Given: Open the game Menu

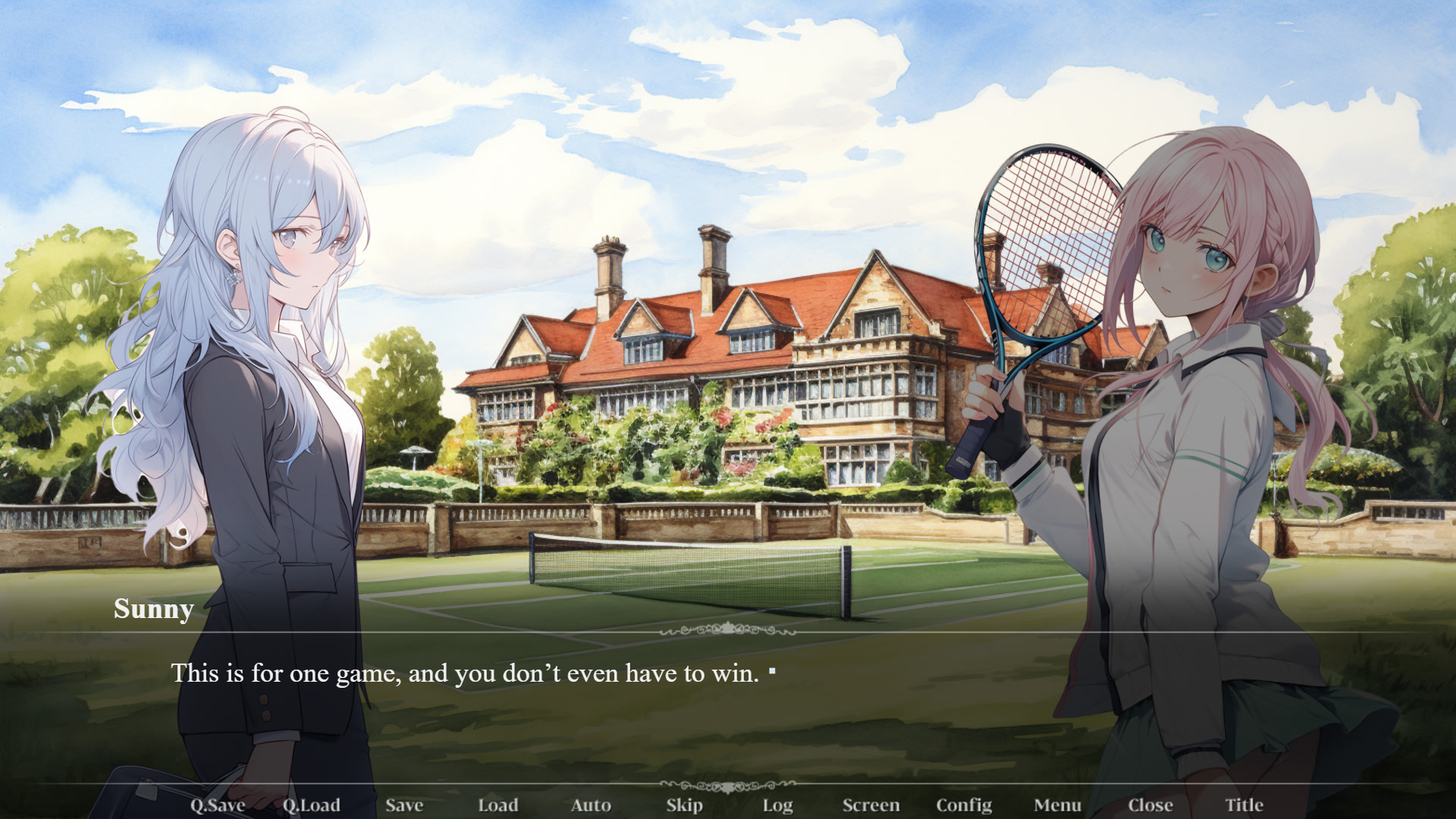Looking at the screenshot, I should [1057, 805].
